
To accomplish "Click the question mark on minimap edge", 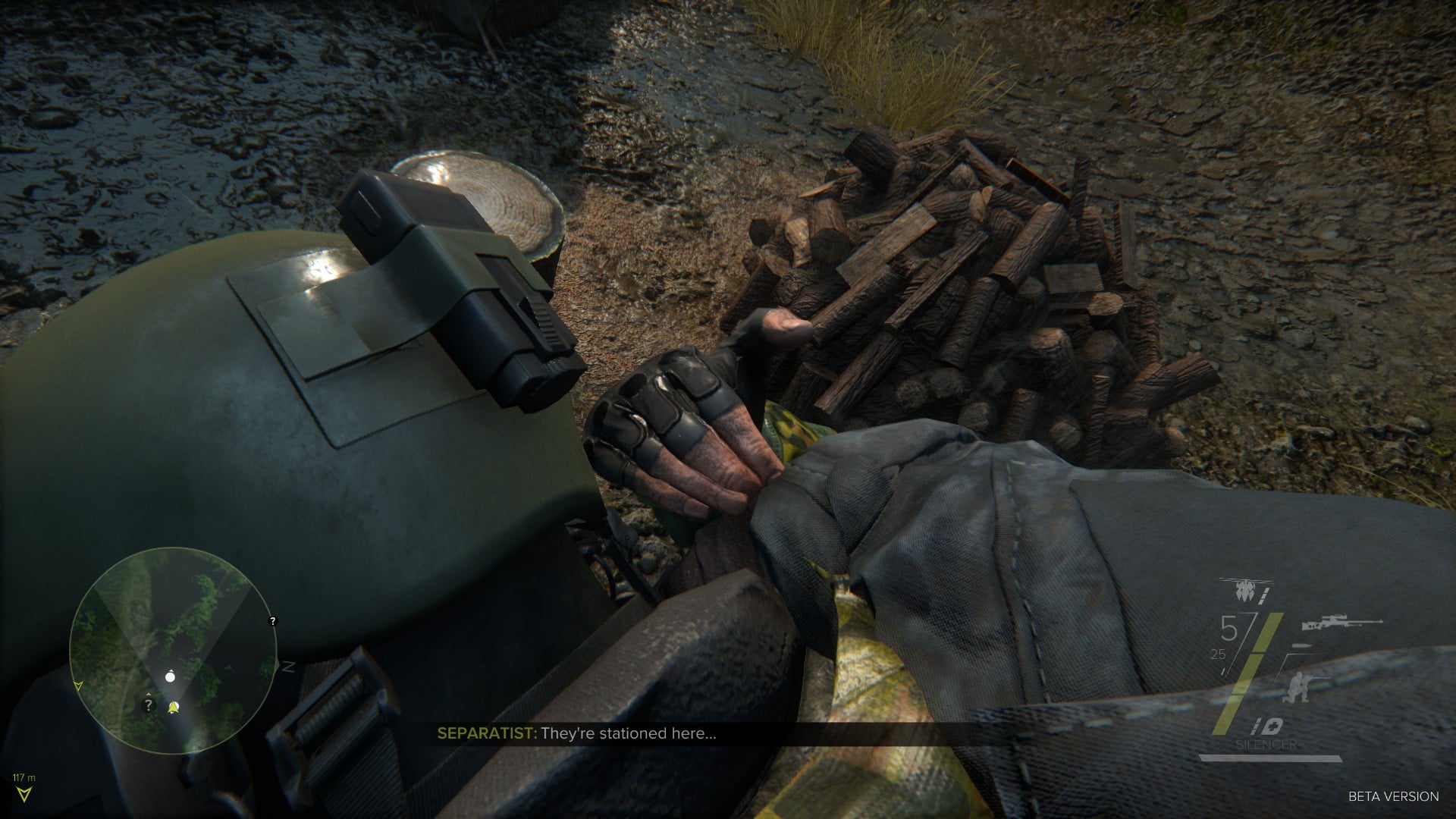I will coord(273,621).
